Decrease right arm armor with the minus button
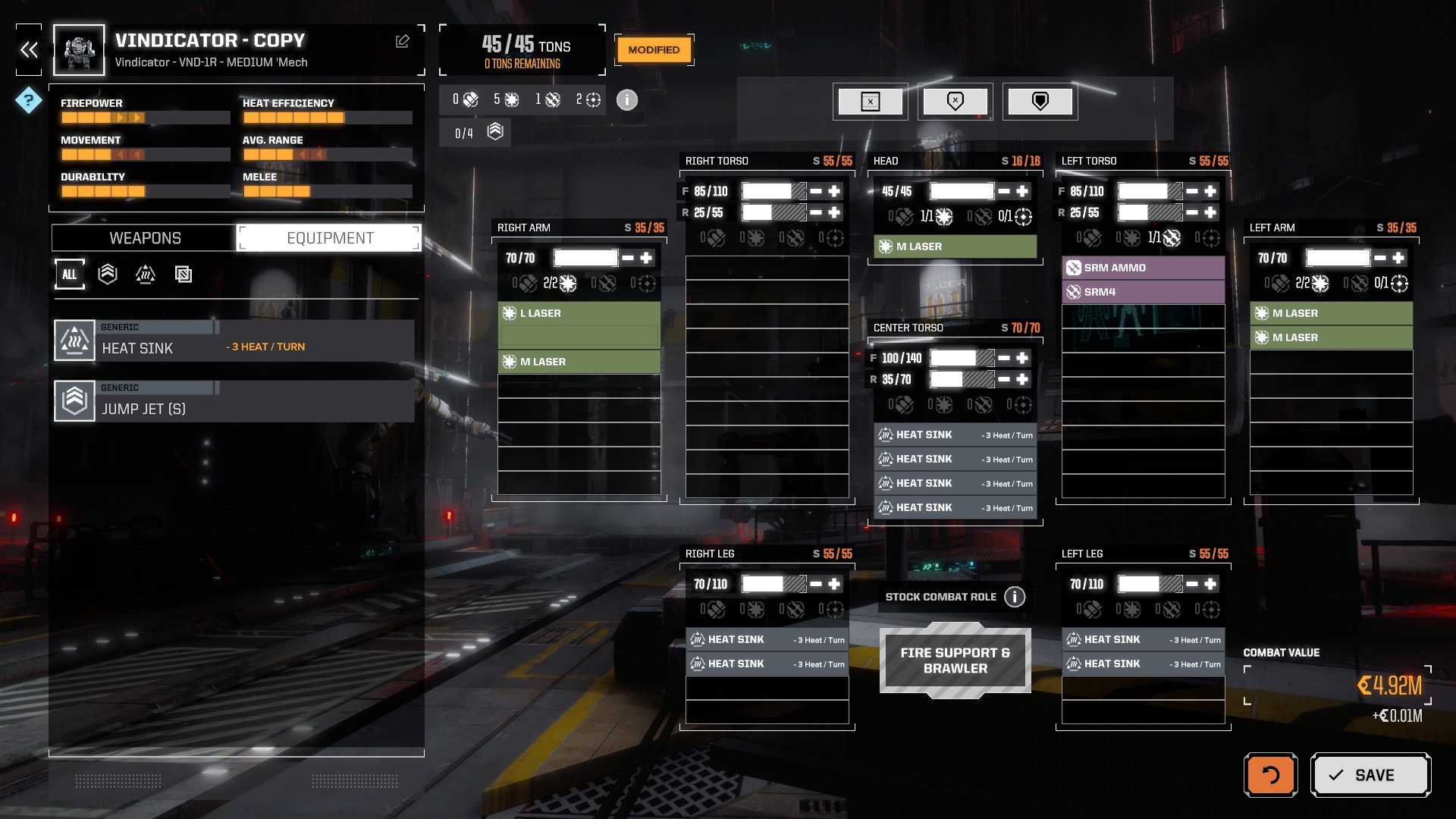Viewport: 1456px width, 819px height. (x=628, y=258)
